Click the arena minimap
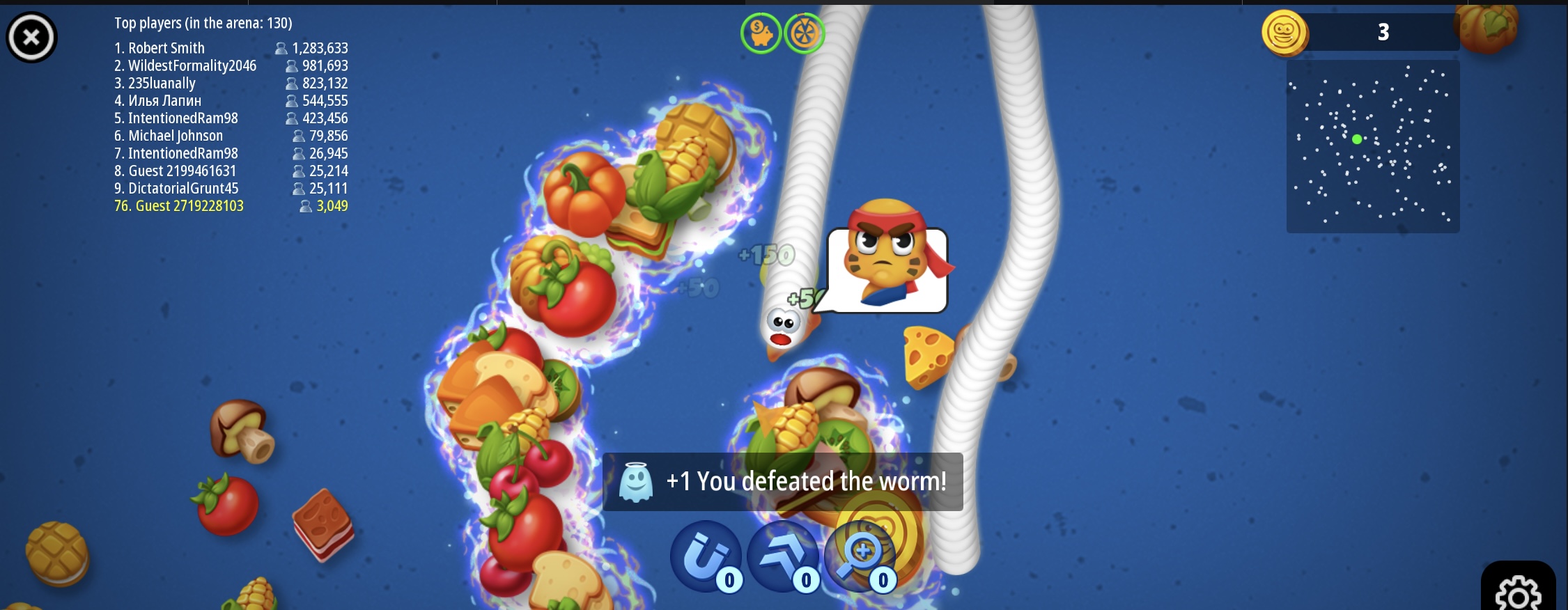Image resolution: width=1568 pixels, height=610 pixels. coord(1372,146)
